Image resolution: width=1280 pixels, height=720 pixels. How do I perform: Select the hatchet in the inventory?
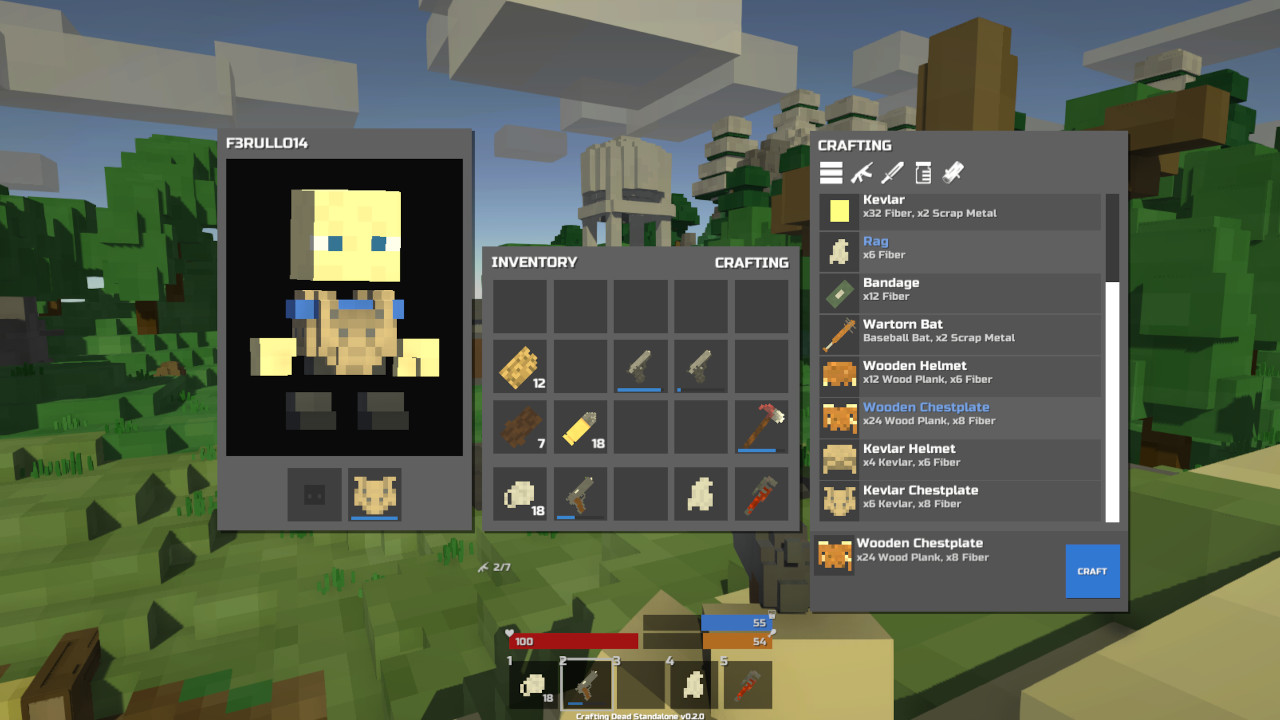coord(761,428)
